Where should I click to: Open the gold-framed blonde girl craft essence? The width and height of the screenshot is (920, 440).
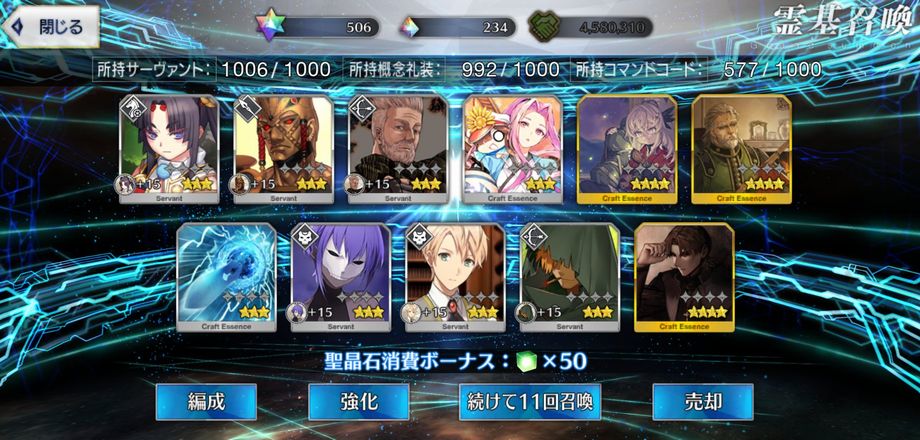[627, 148]
